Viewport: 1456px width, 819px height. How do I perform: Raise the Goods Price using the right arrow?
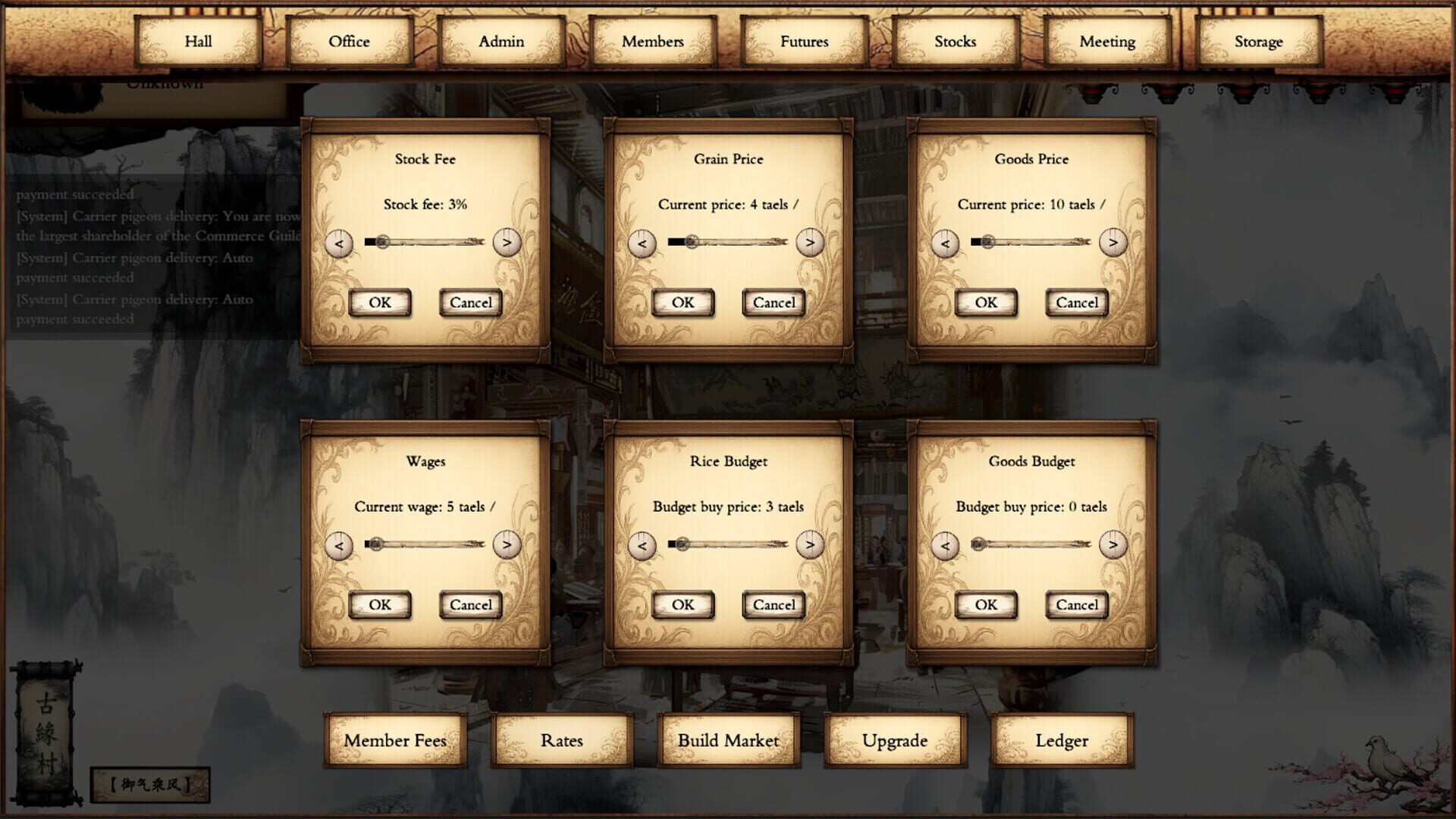coord(1113,243)
